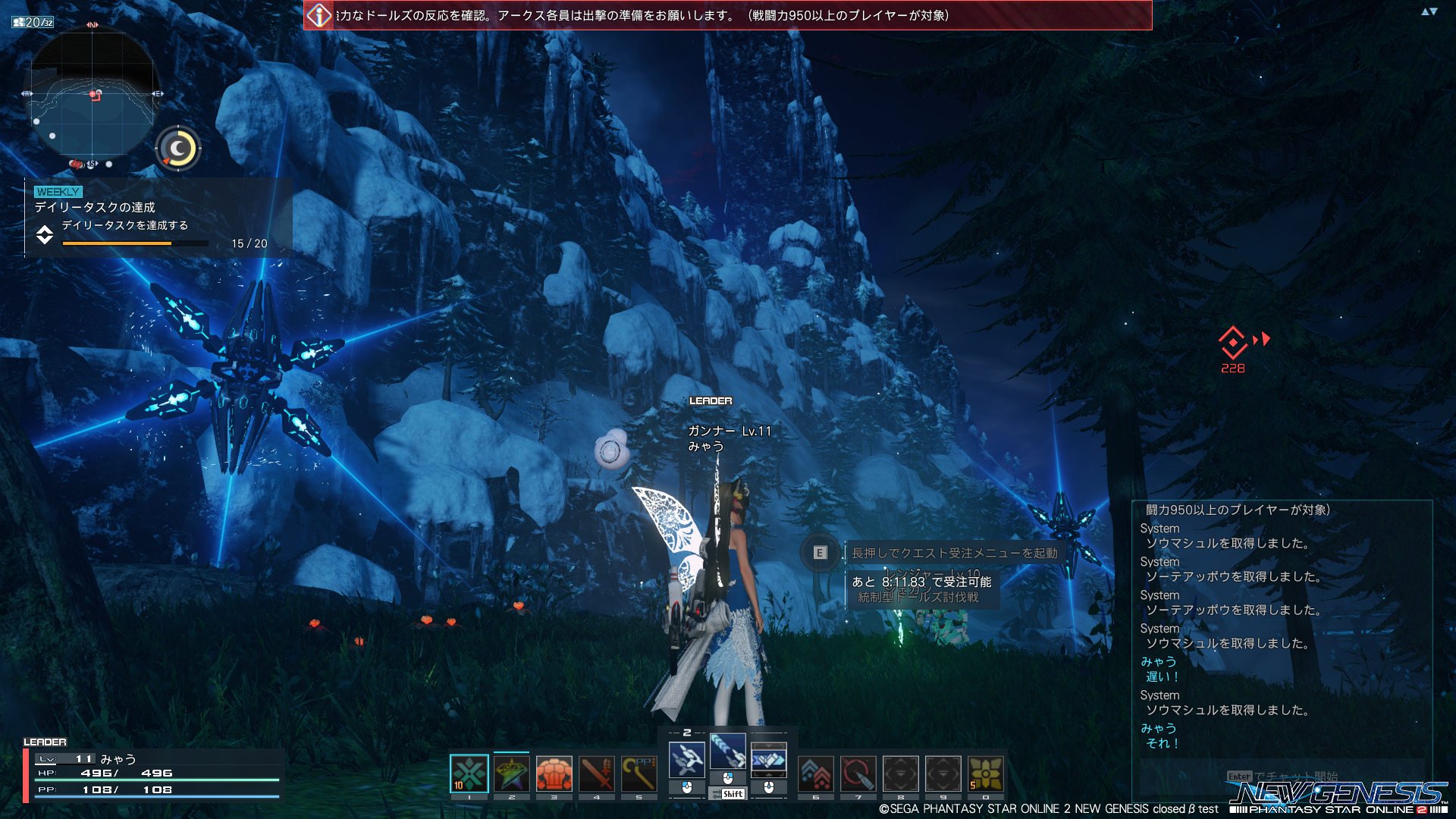The image size is (1456, 819).
Task: Click the moon day-night cycle indicator
Action: pos(178,149)
